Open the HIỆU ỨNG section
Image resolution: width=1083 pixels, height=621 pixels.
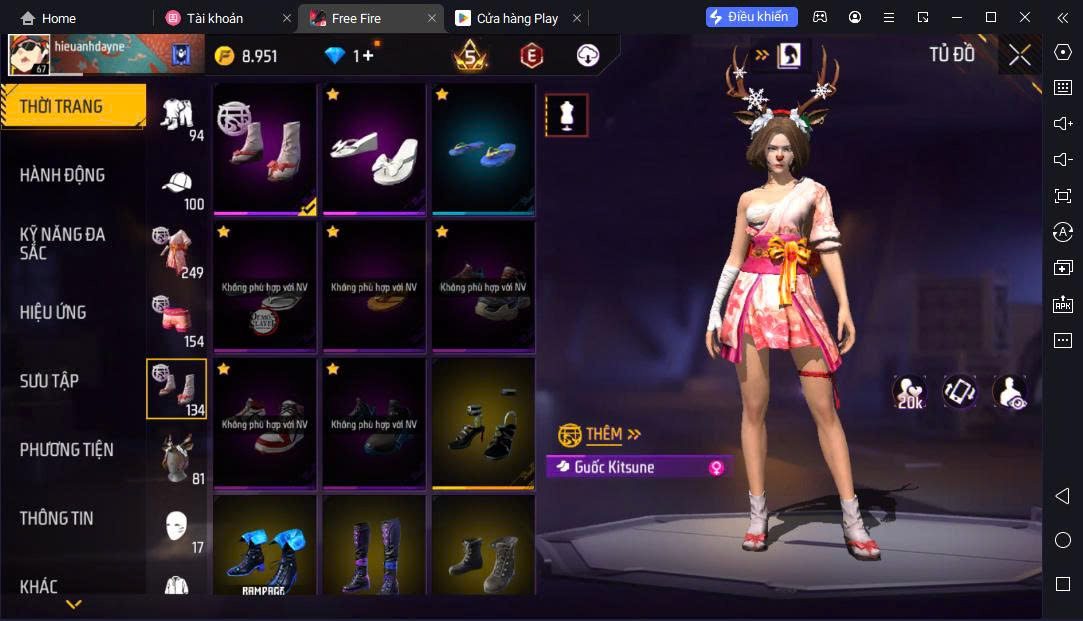(53, 312)
